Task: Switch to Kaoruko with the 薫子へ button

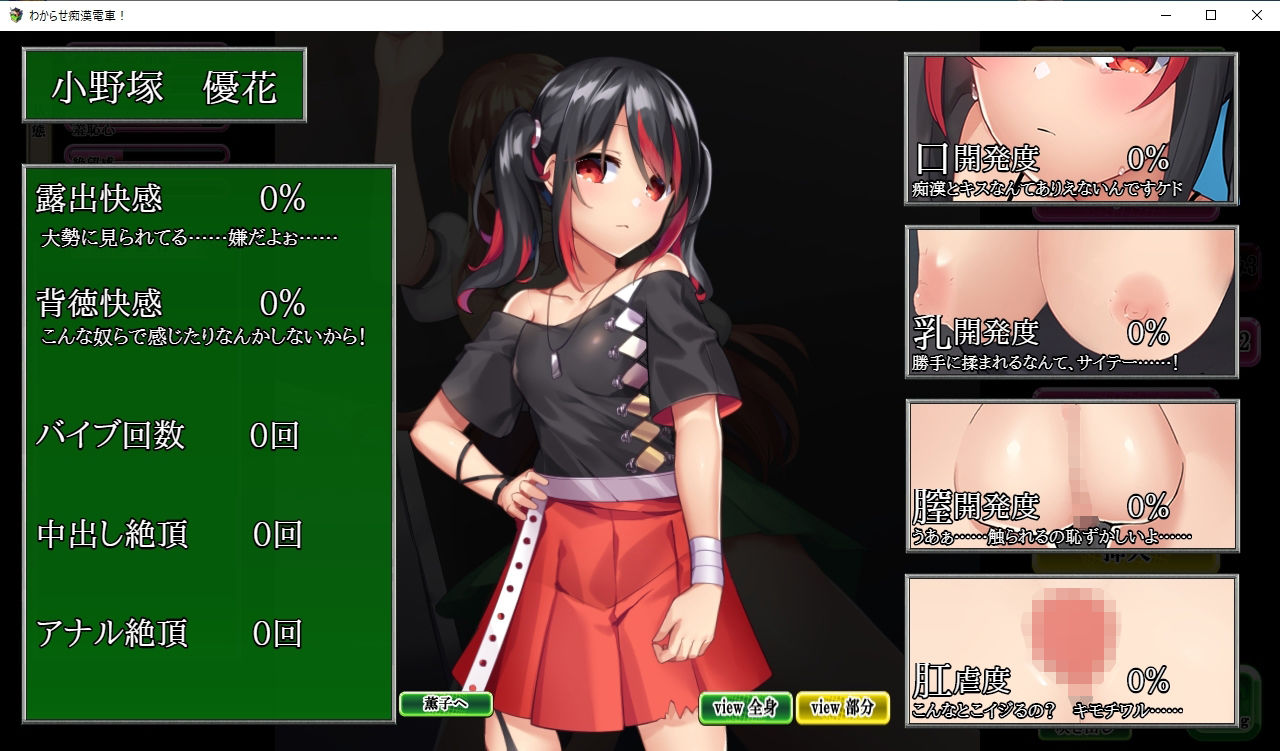Action: (445, 704)
